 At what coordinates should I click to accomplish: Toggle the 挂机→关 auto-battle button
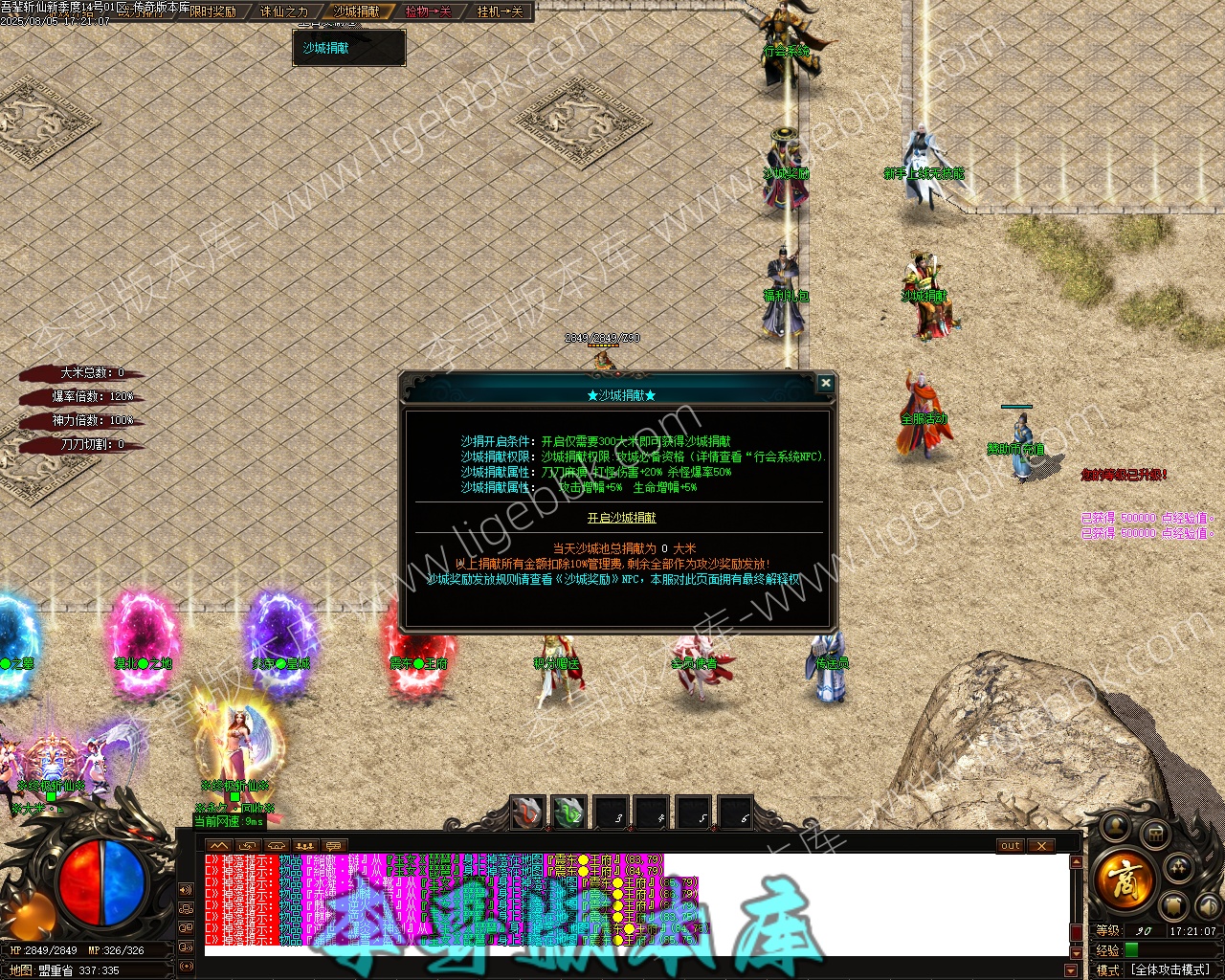(x=500, y=11)
